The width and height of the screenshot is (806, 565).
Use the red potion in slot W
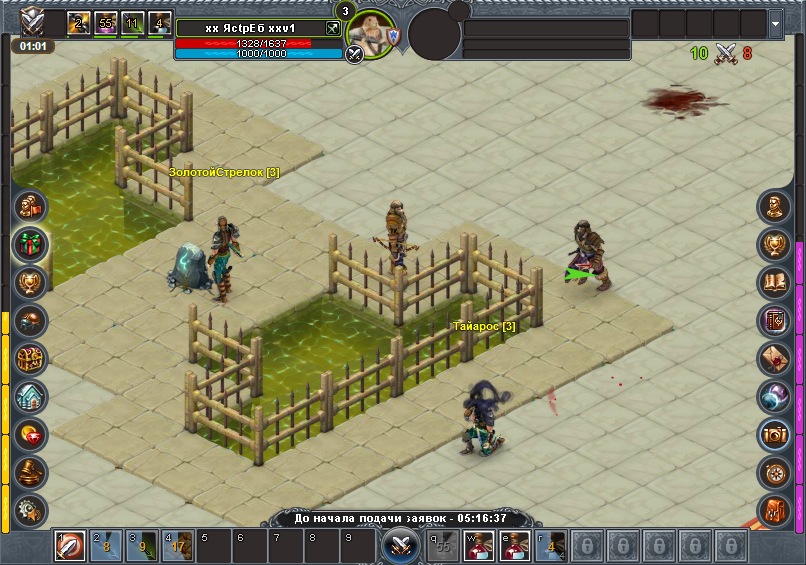477,546
